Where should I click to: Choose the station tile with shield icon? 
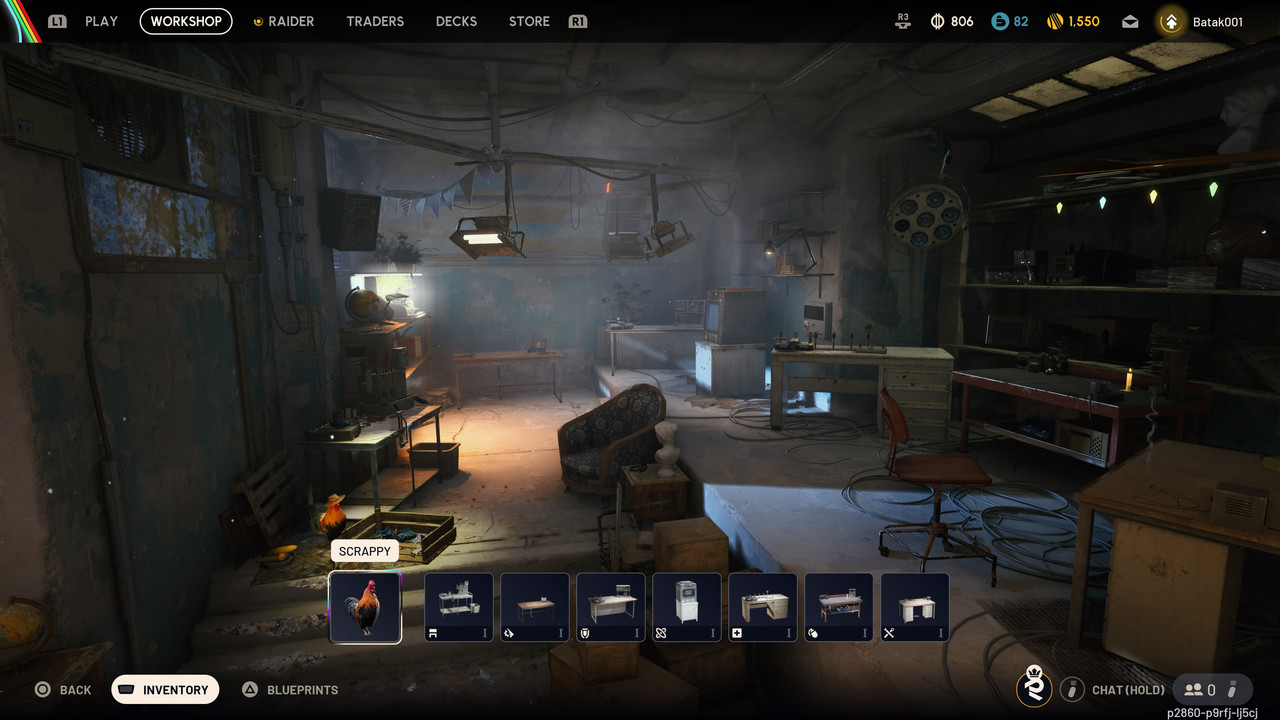pos(611,607)
